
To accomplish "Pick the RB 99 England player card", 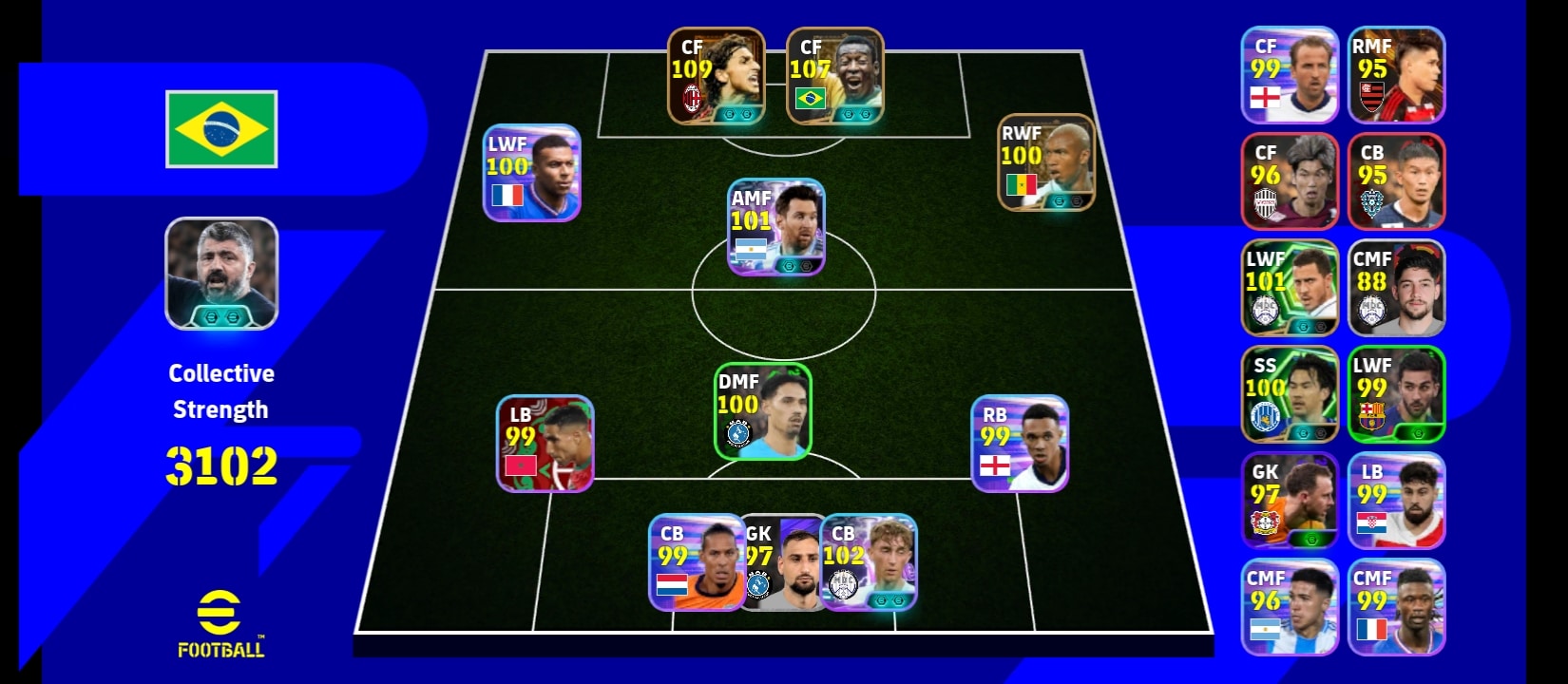I will tap(1020, 444).
